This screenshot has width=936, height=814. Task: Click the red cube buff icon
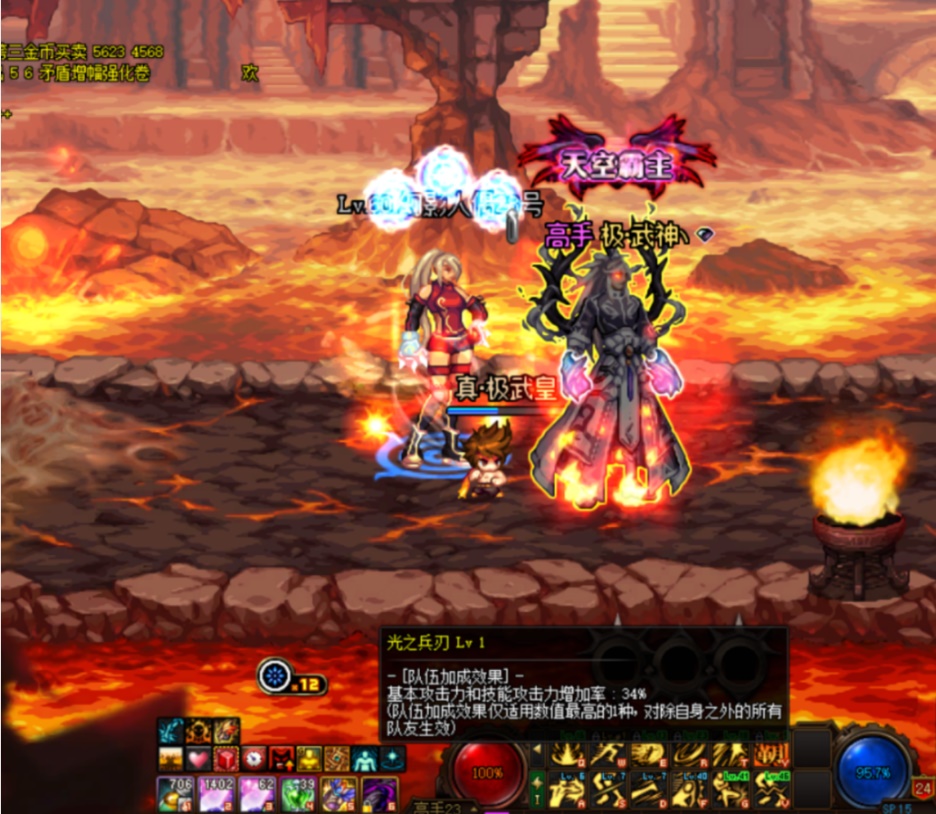[x=226, y=758]
